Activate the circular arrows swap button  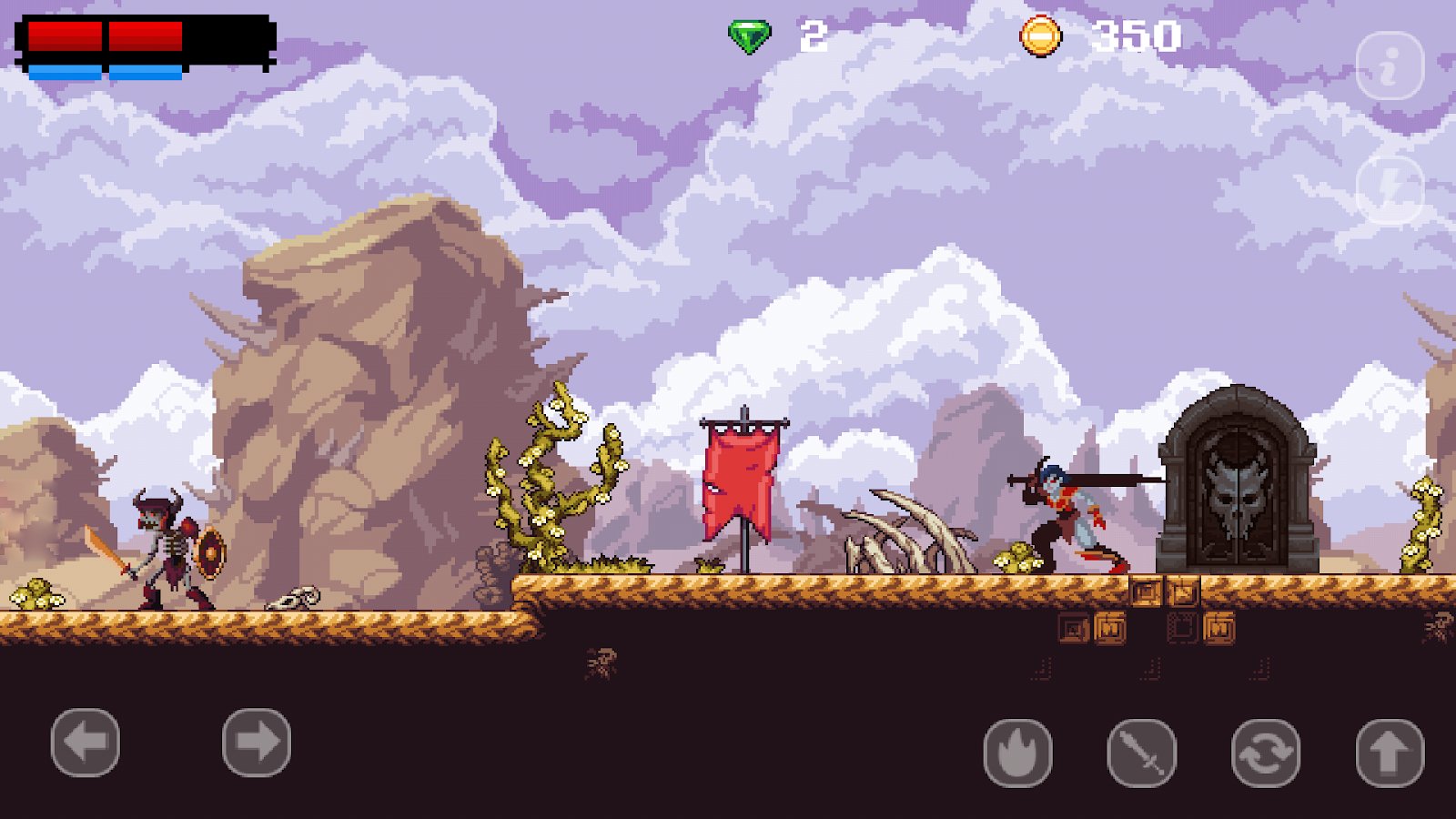(1266, 753)
